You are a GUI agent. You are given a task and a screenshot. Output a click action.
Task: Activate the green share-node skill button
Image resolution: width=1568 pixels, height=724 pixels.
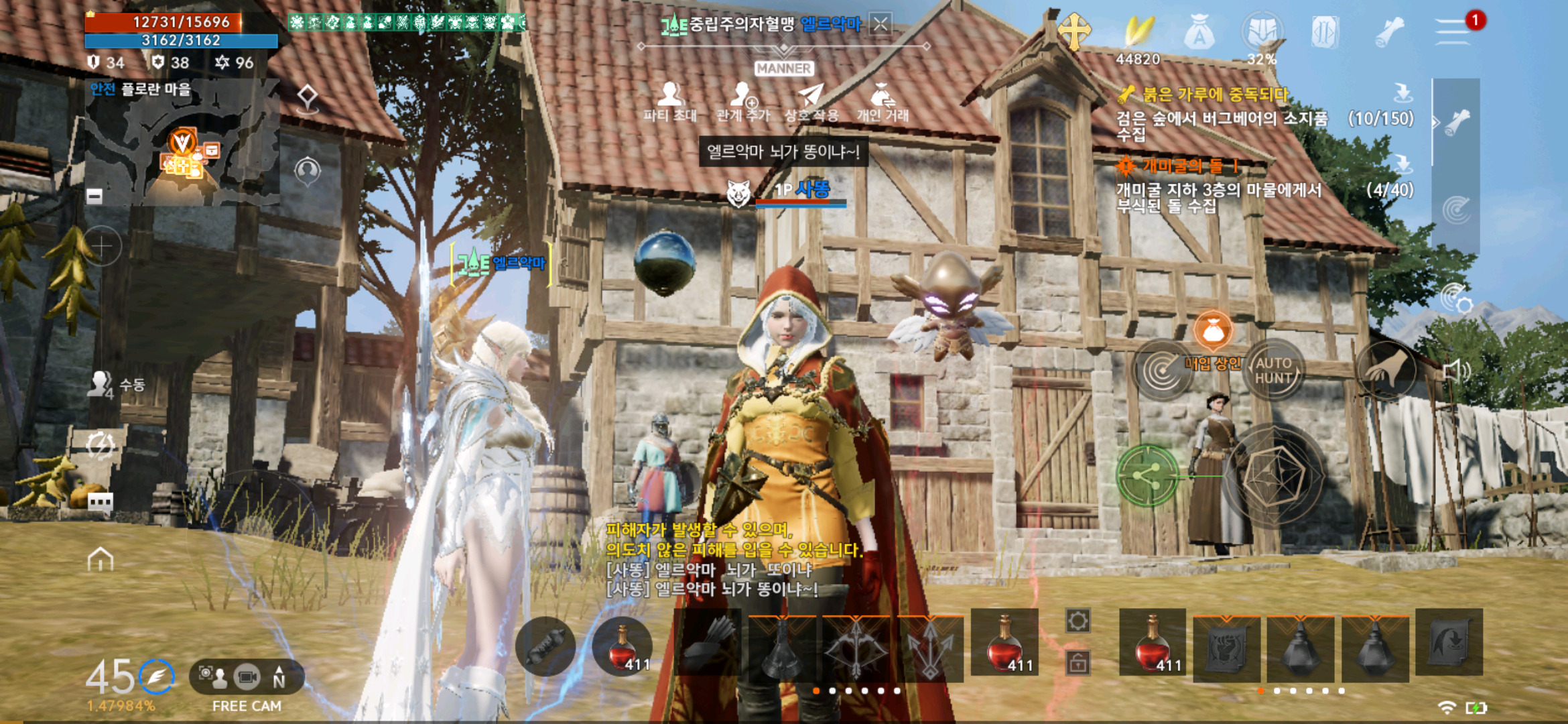pos(1147,475)
